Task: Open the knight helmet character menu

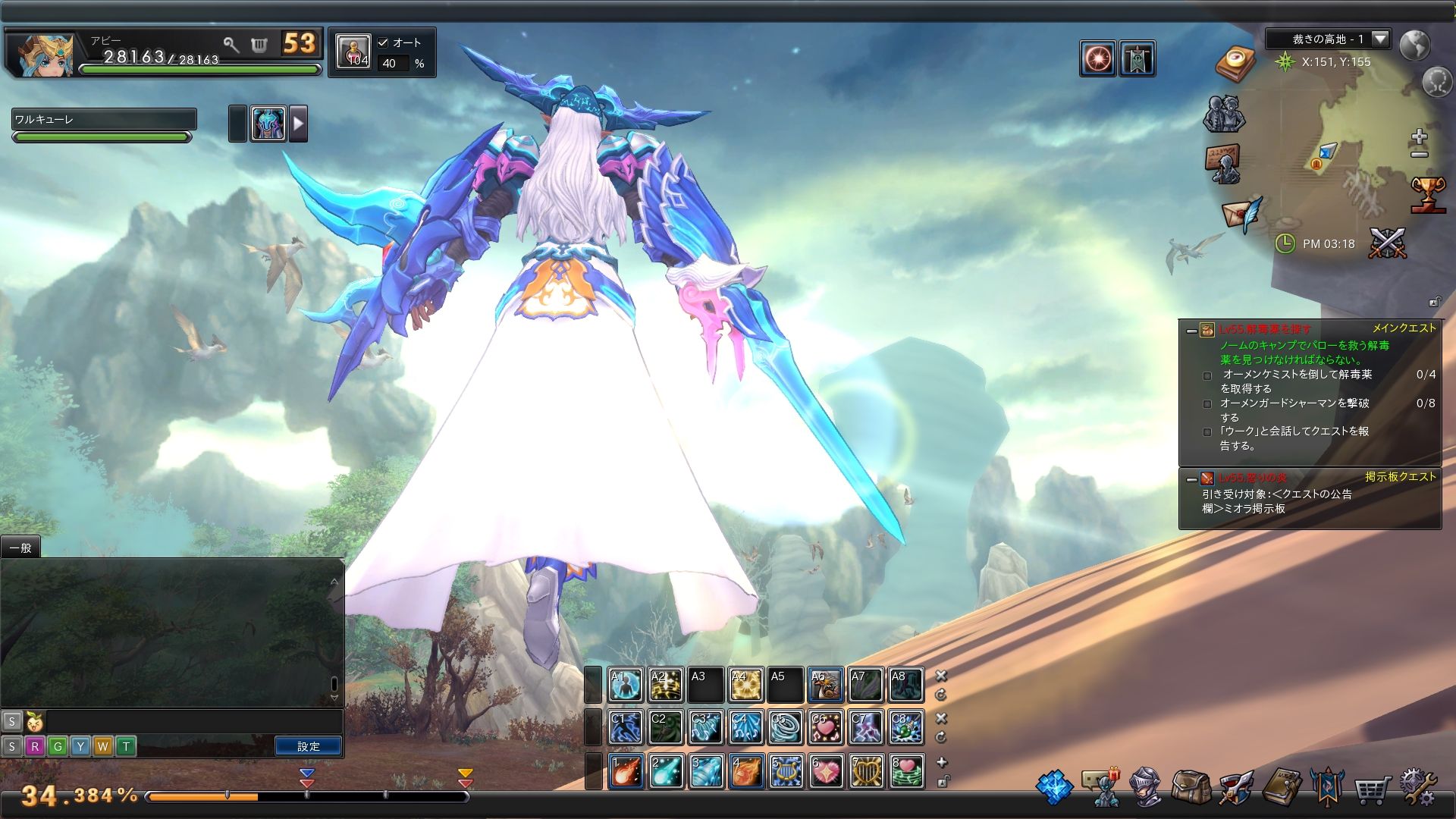Action: [x=1145, y=788]
